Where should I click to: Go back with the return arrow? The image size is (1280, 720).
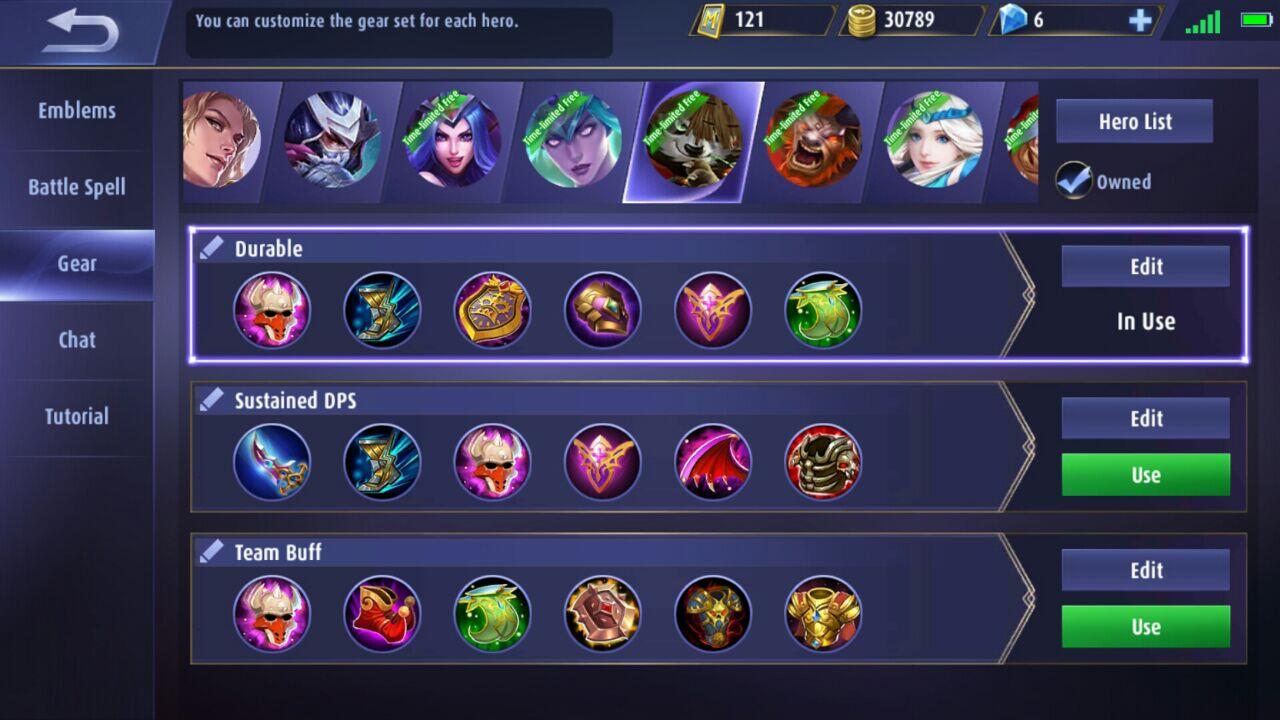pos(82,32)
